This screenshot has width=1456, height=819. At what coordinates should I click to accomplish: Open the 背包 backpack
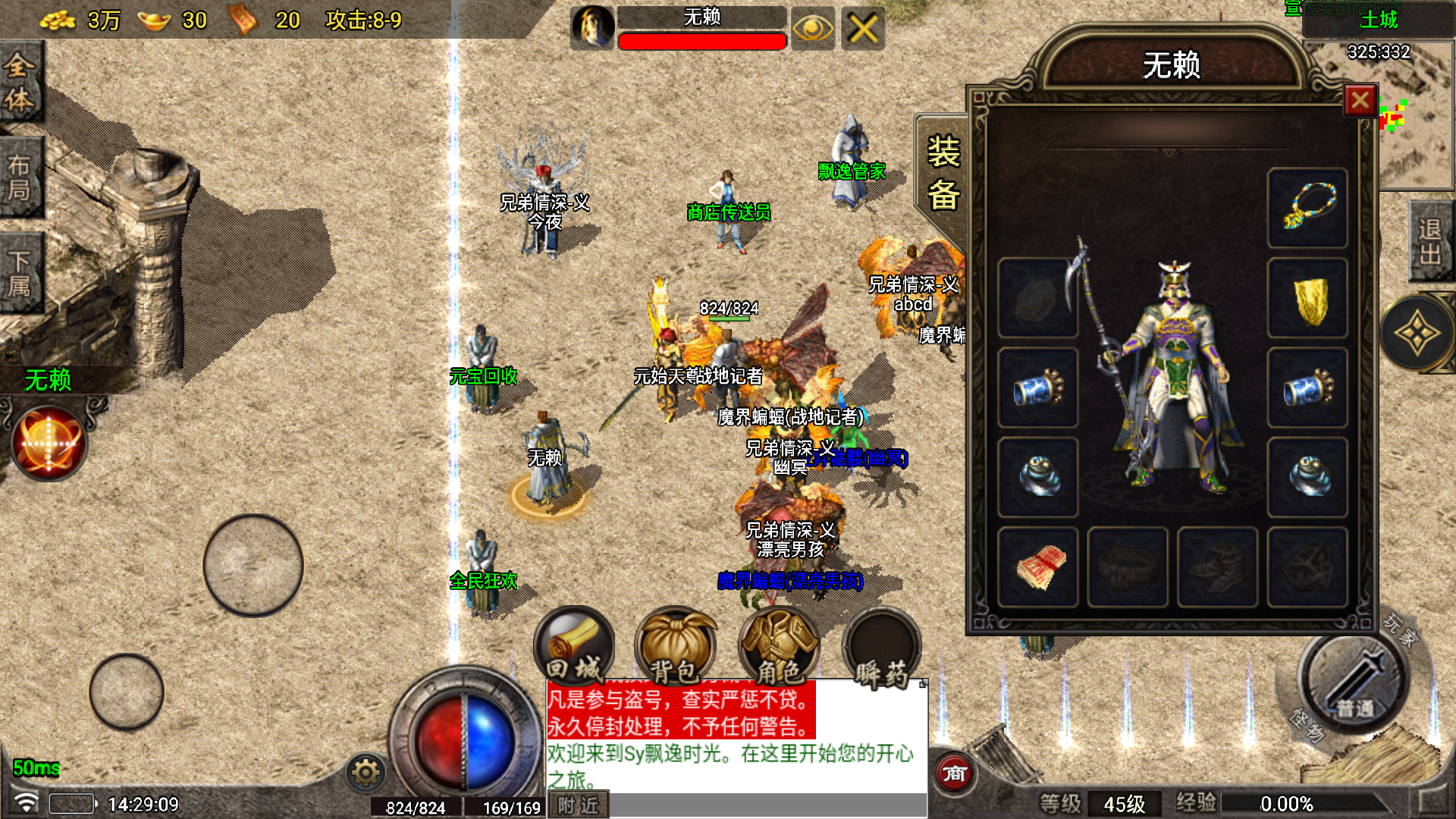click(x=675, y=646)
